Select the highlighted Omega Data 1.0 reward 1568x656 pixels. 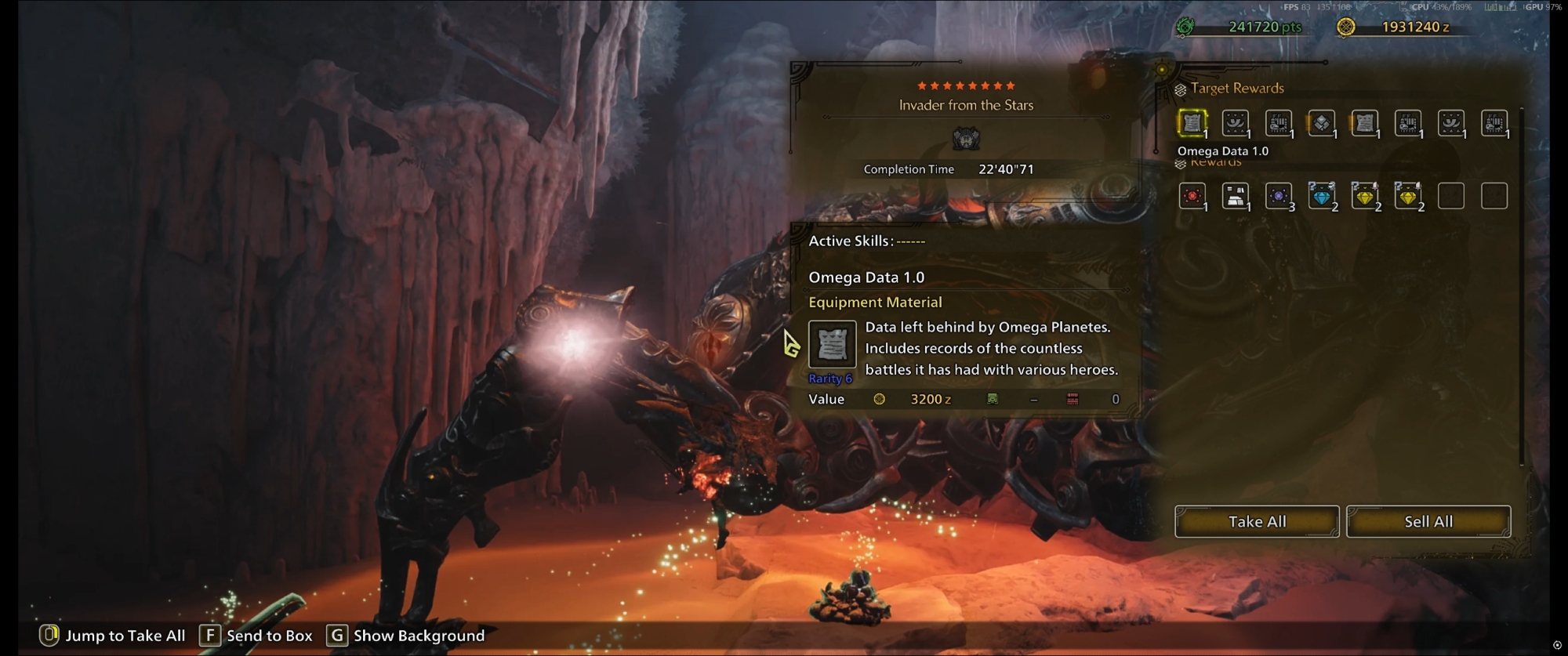coord(1192,123)
